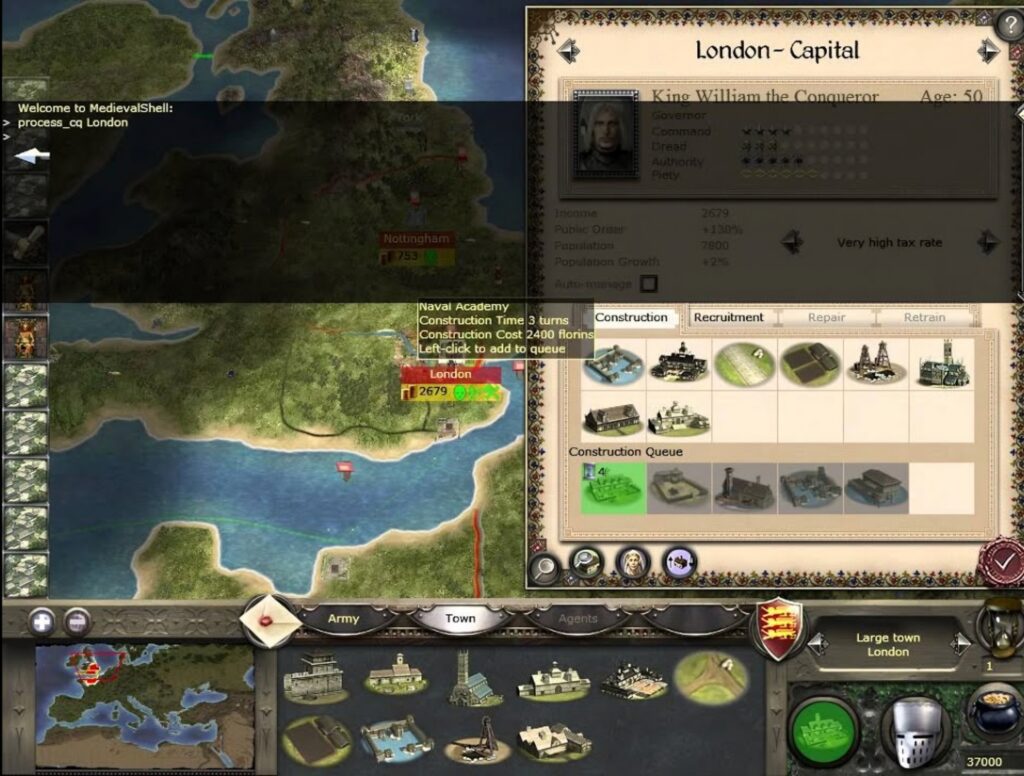Image resolution: width=1024 pixels, height=776 pixels.
Task: Select the Construction tab
Action: click(x=631, y=317)
